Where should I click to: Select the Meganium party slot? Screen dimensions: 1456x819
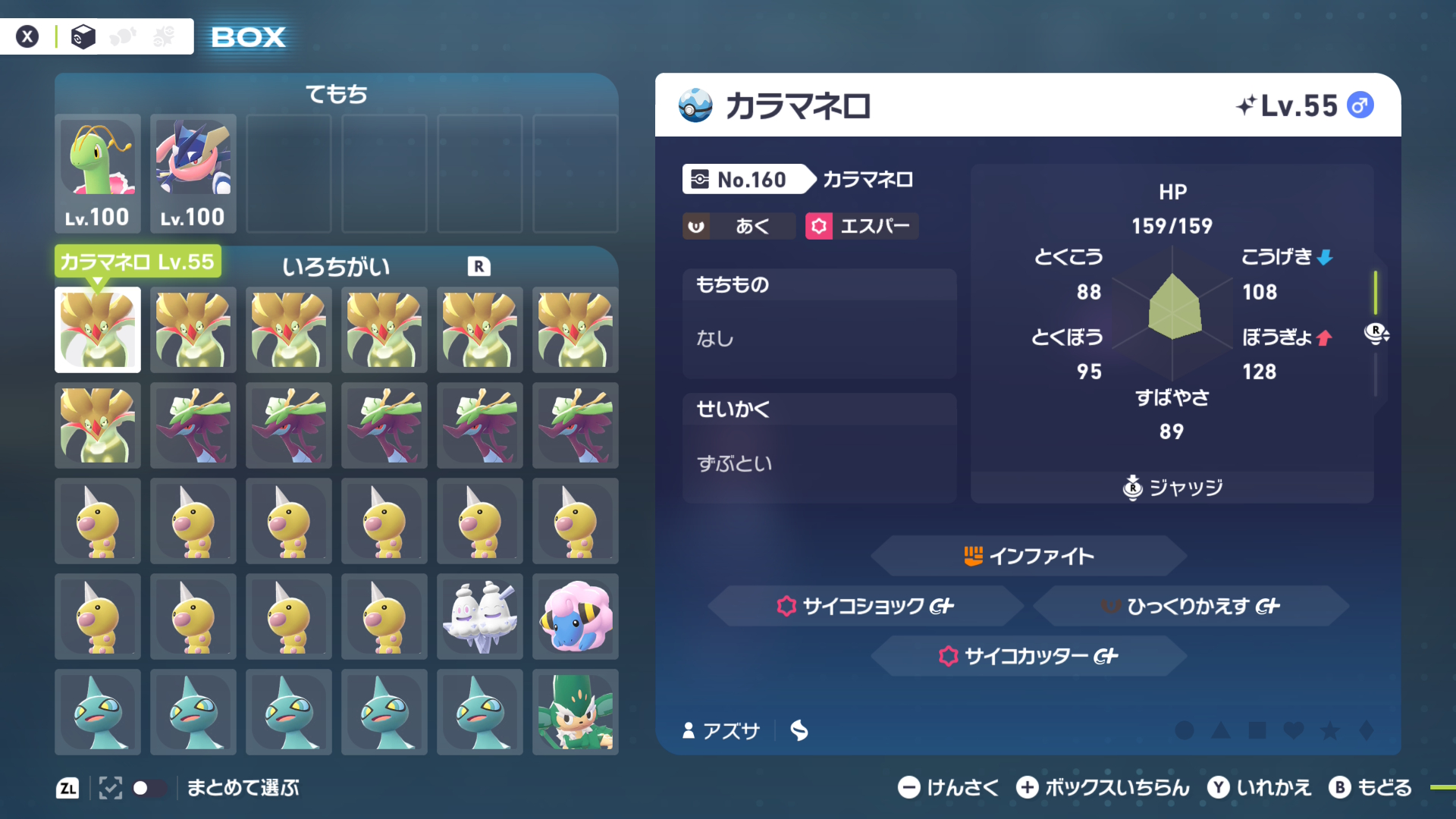(98, 174)
